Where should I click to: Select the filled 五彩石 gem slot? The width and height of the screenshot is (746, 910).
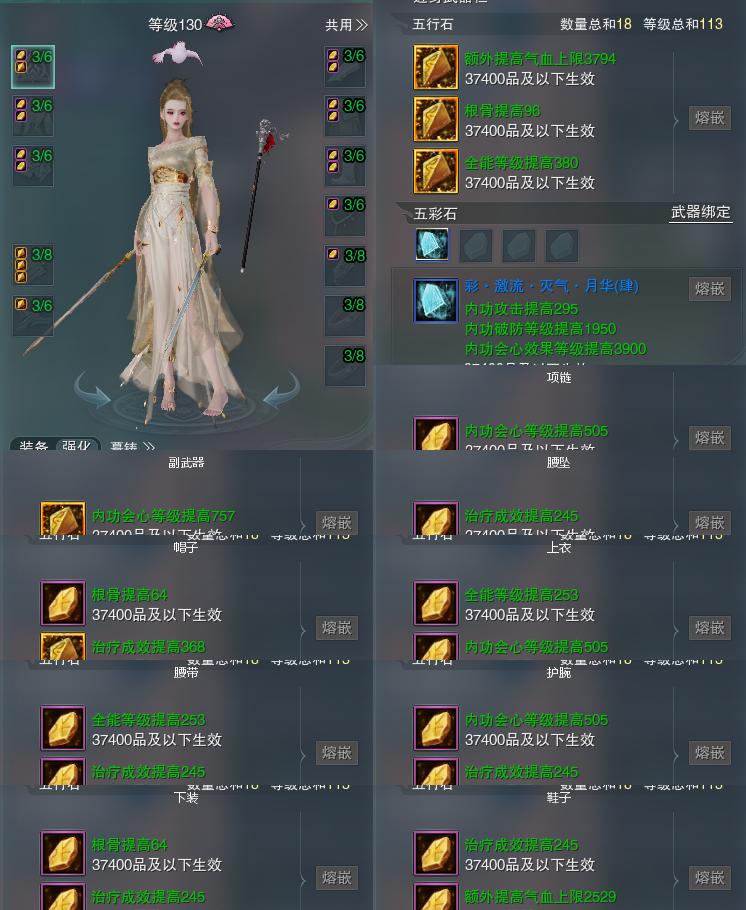point(432,245)
